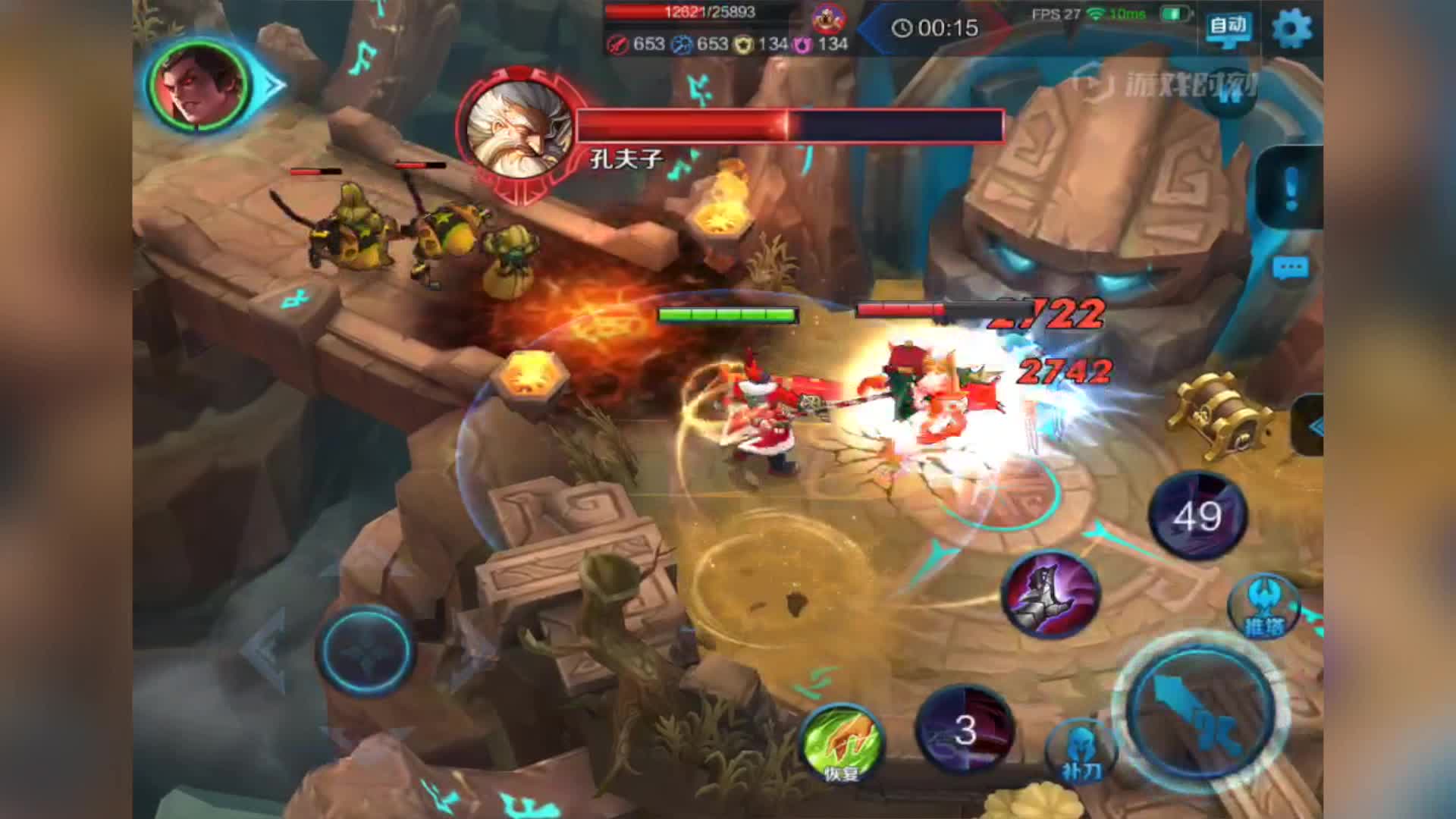
Task: Open the settings gear menu
Action: pyautogui.click(x=1291, y=30)
